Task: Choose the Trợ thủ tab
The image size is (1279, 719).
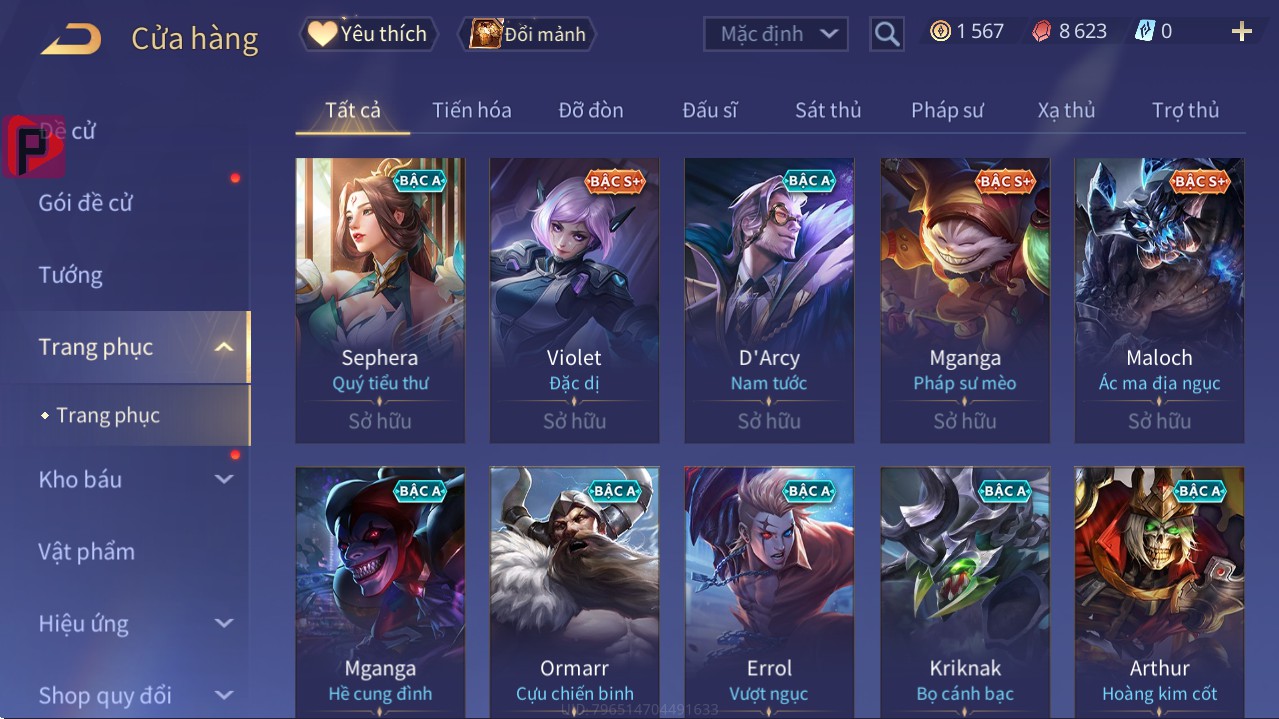Action: pos(1185,110)
